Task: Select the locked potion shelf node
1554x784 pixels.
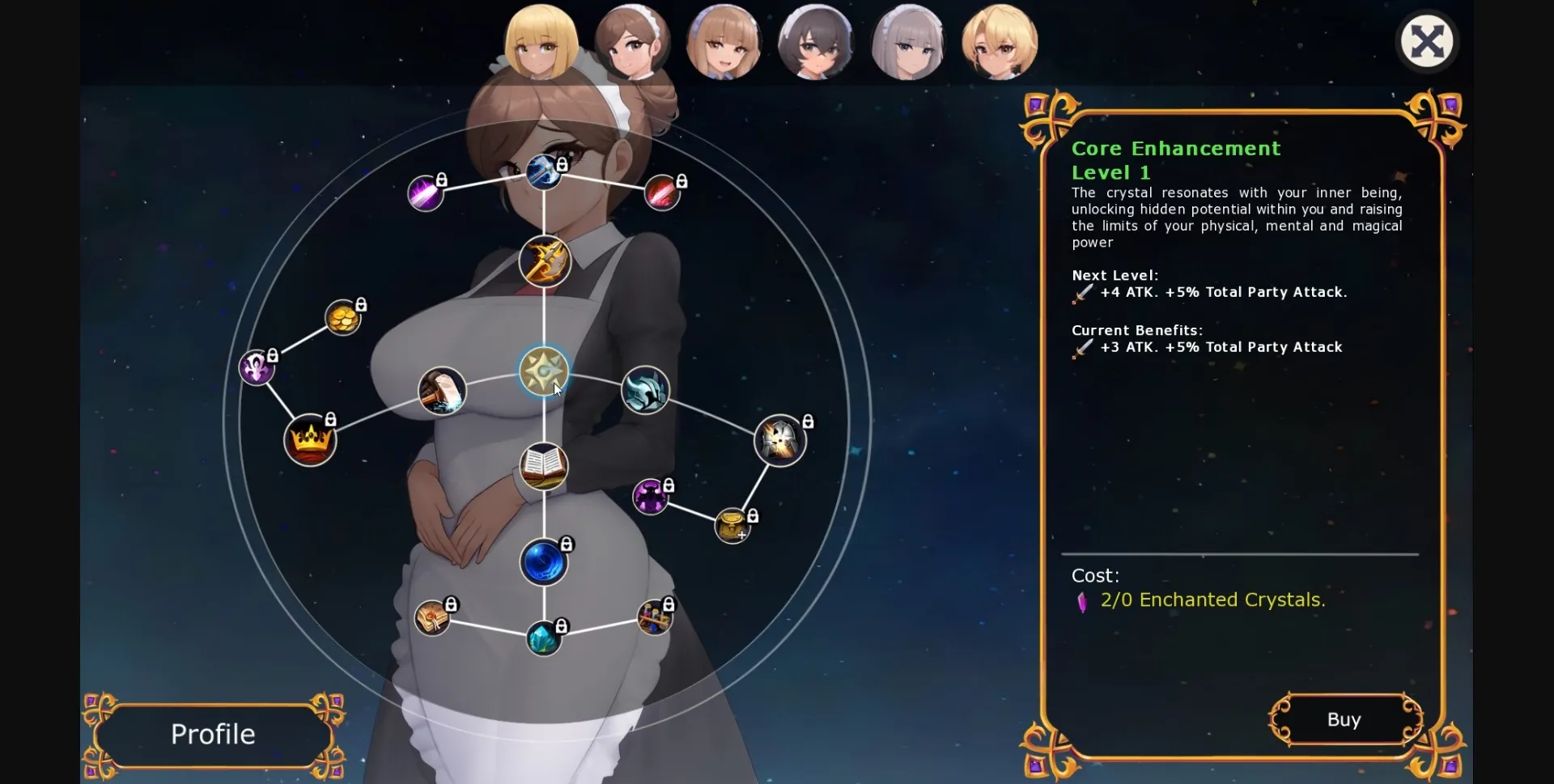Action: (654, 616)
